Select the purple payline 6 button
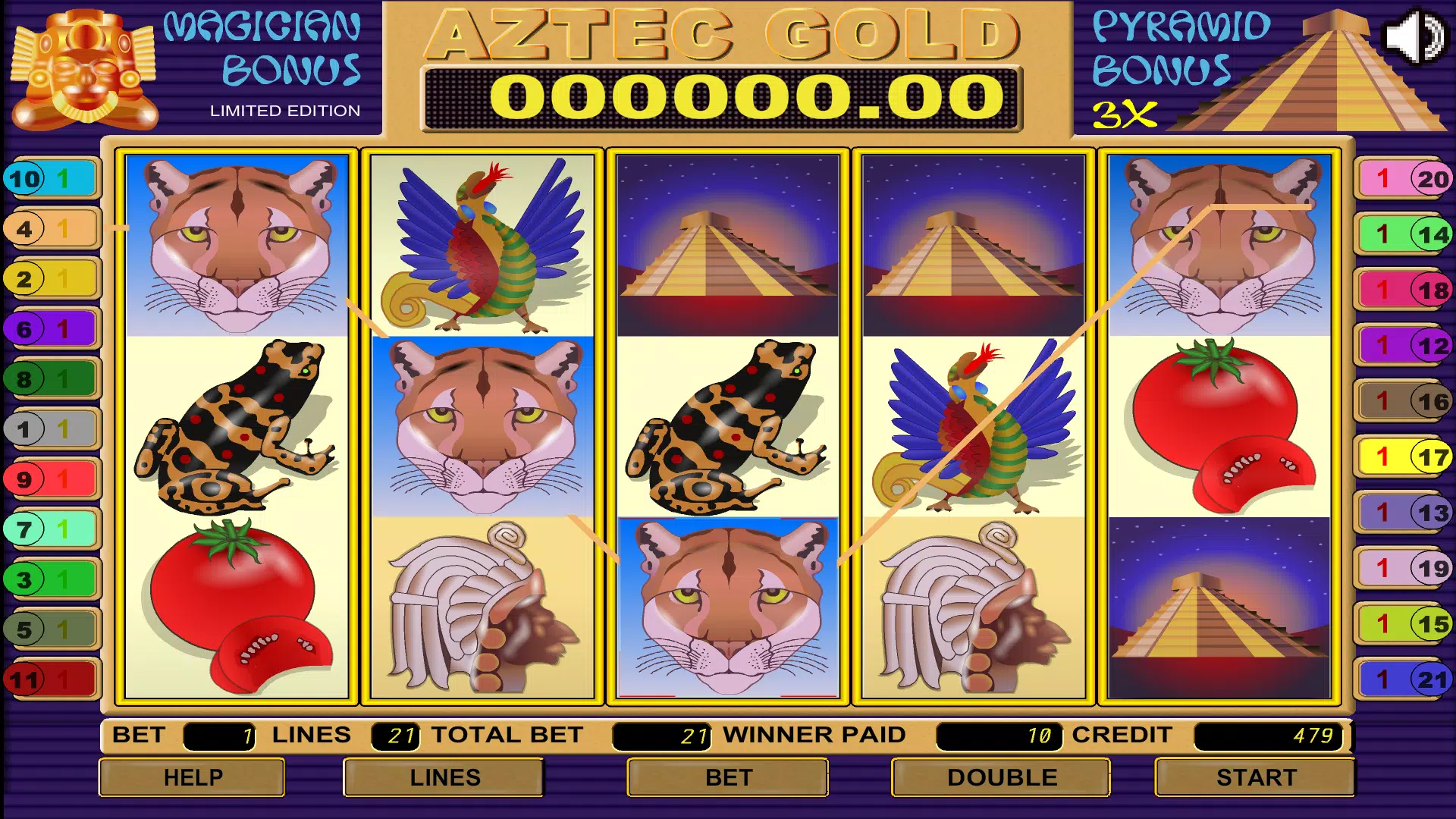This screenshot has width=1456, height=819. 52,329
